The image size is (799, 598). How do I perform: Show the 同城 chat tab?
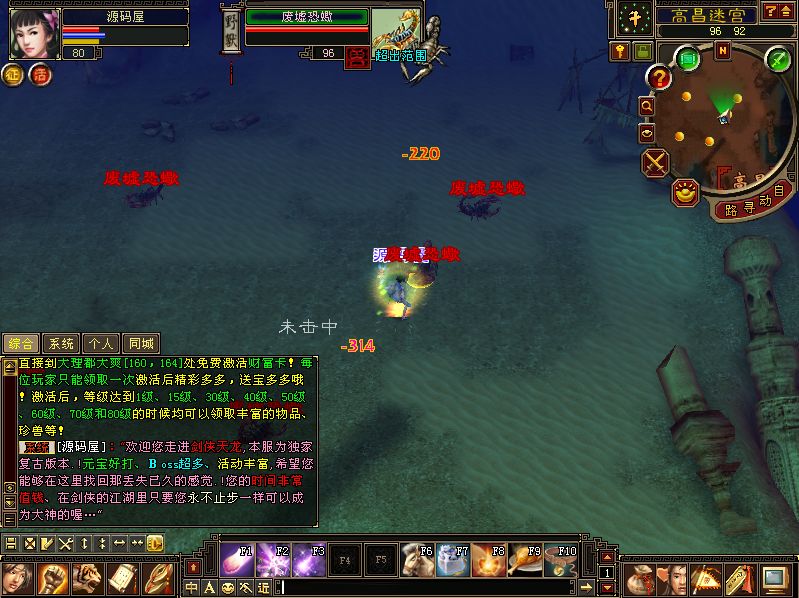(141, 343)
